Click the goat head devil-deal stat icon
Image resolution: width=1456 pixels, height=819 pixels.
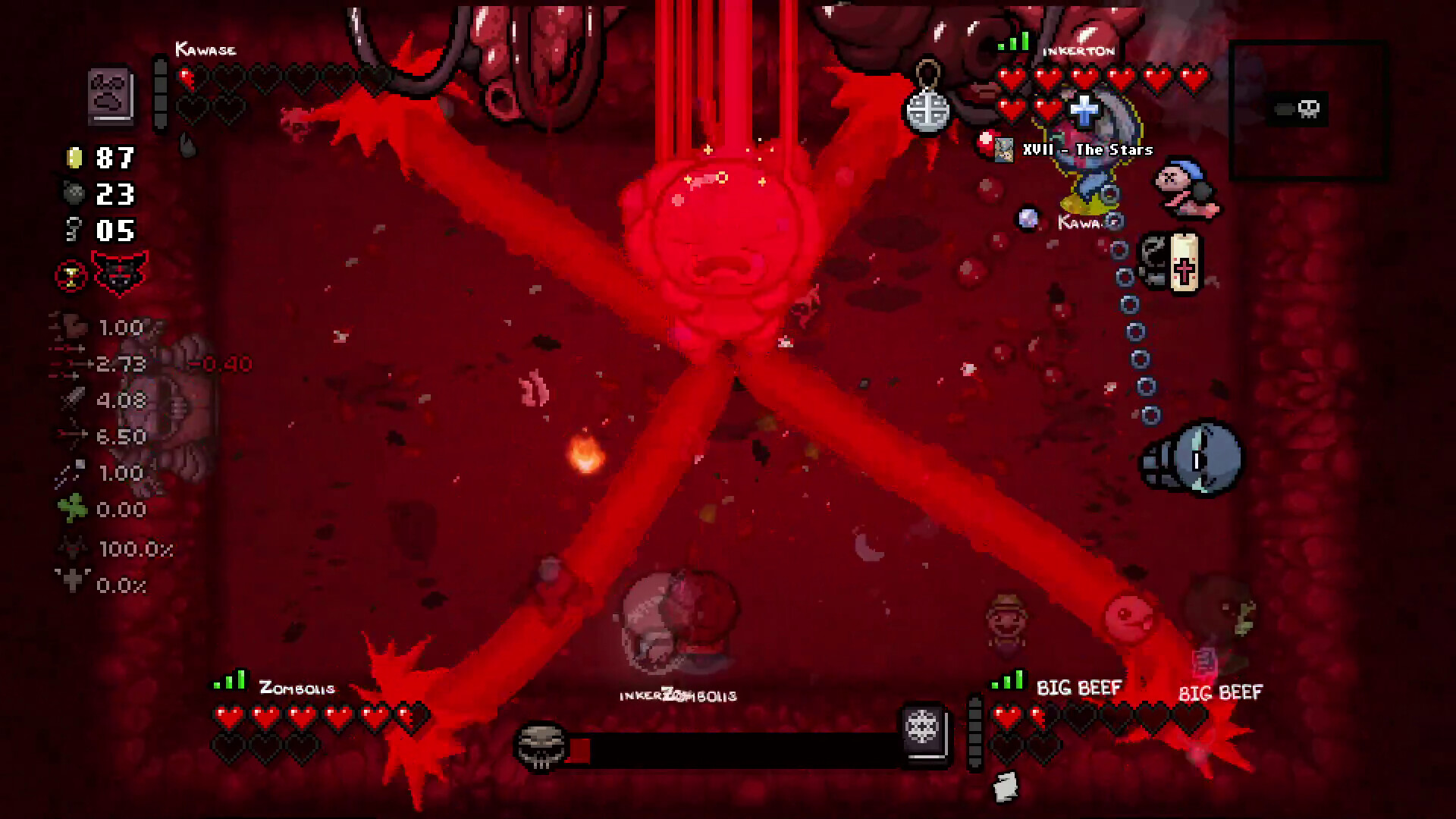(x=72, y=548)
